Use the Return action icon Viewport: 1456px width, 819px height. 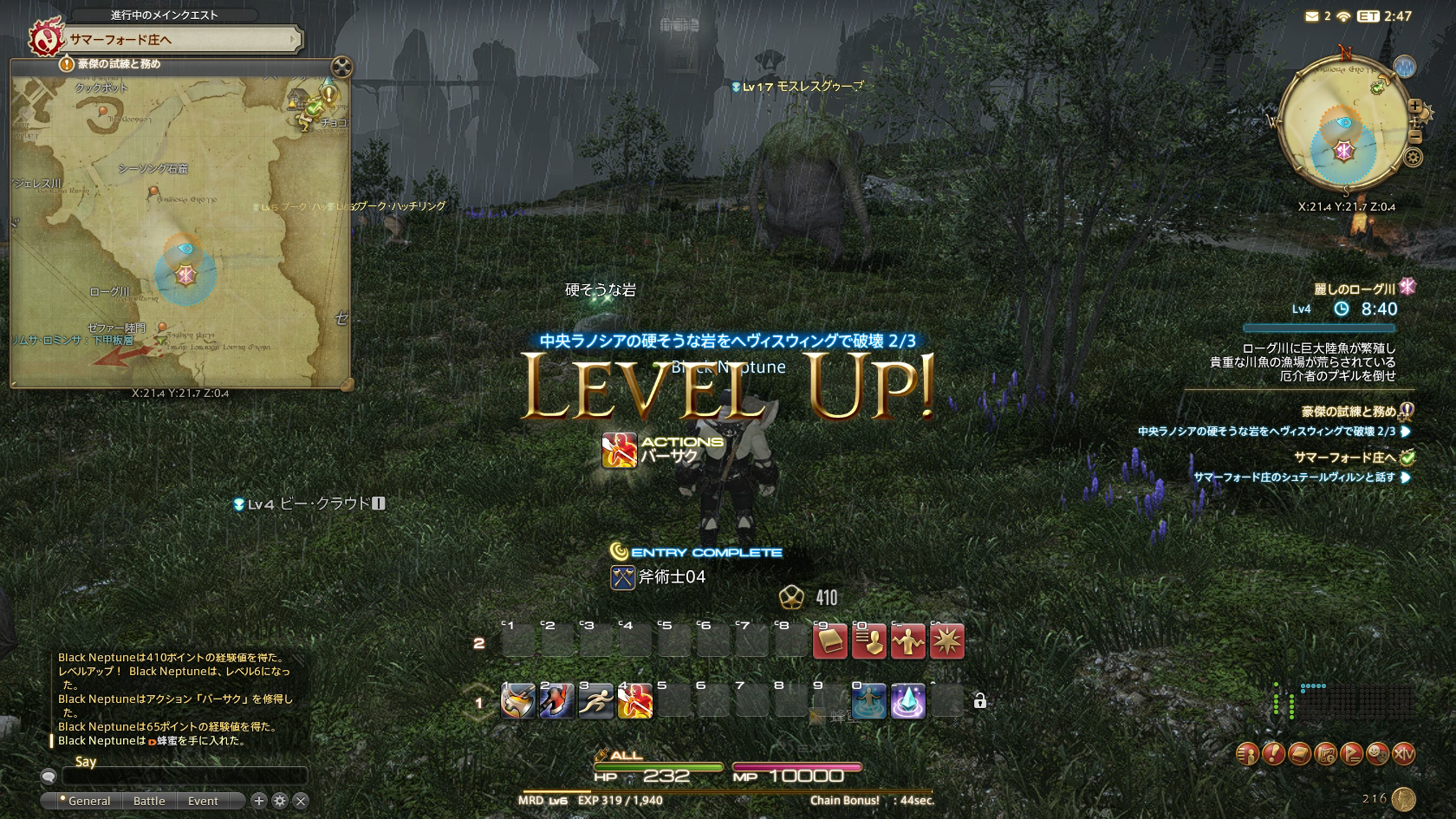point(868,701)
